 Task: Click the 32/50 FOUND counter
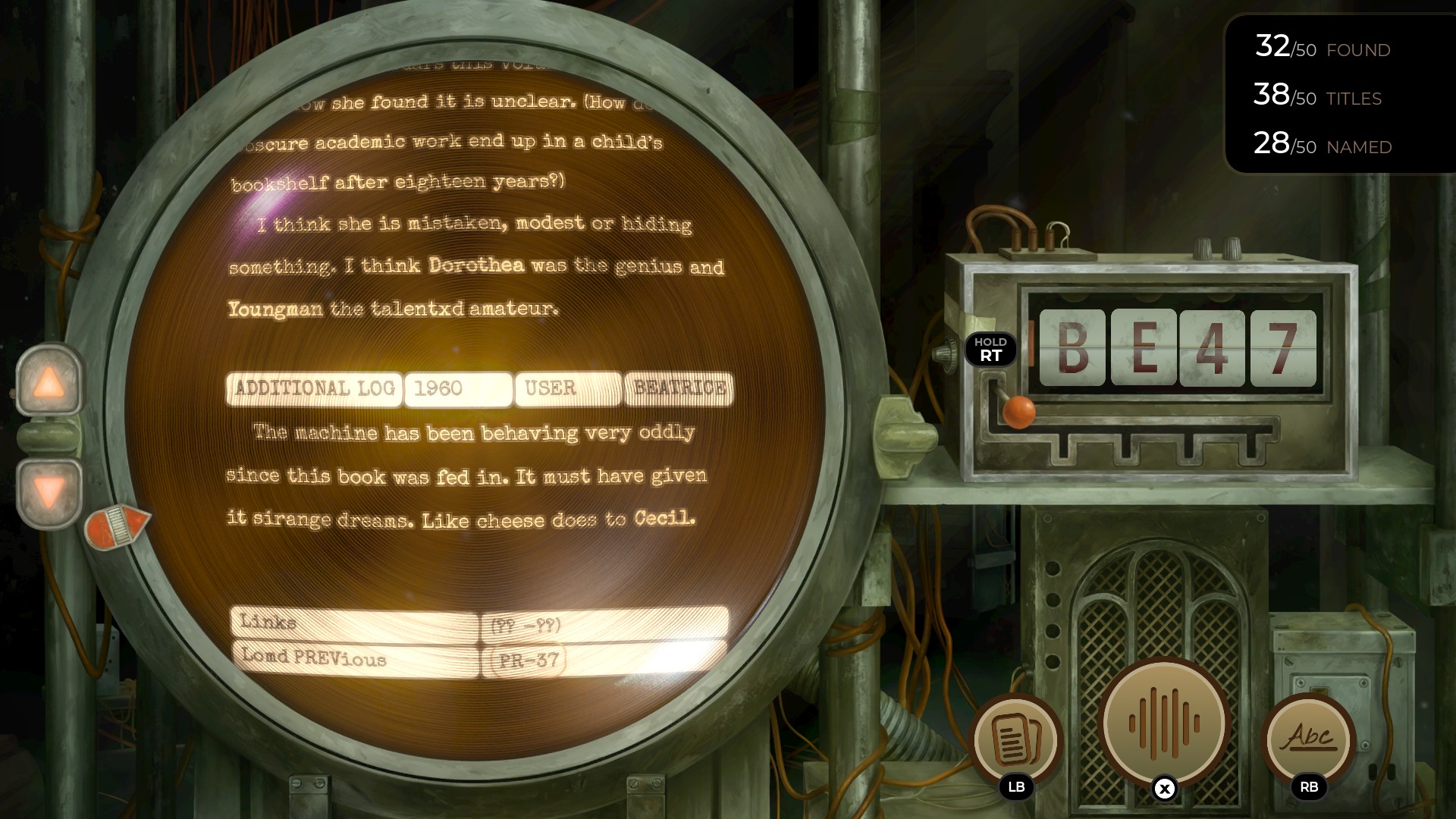pos(1321,49)
